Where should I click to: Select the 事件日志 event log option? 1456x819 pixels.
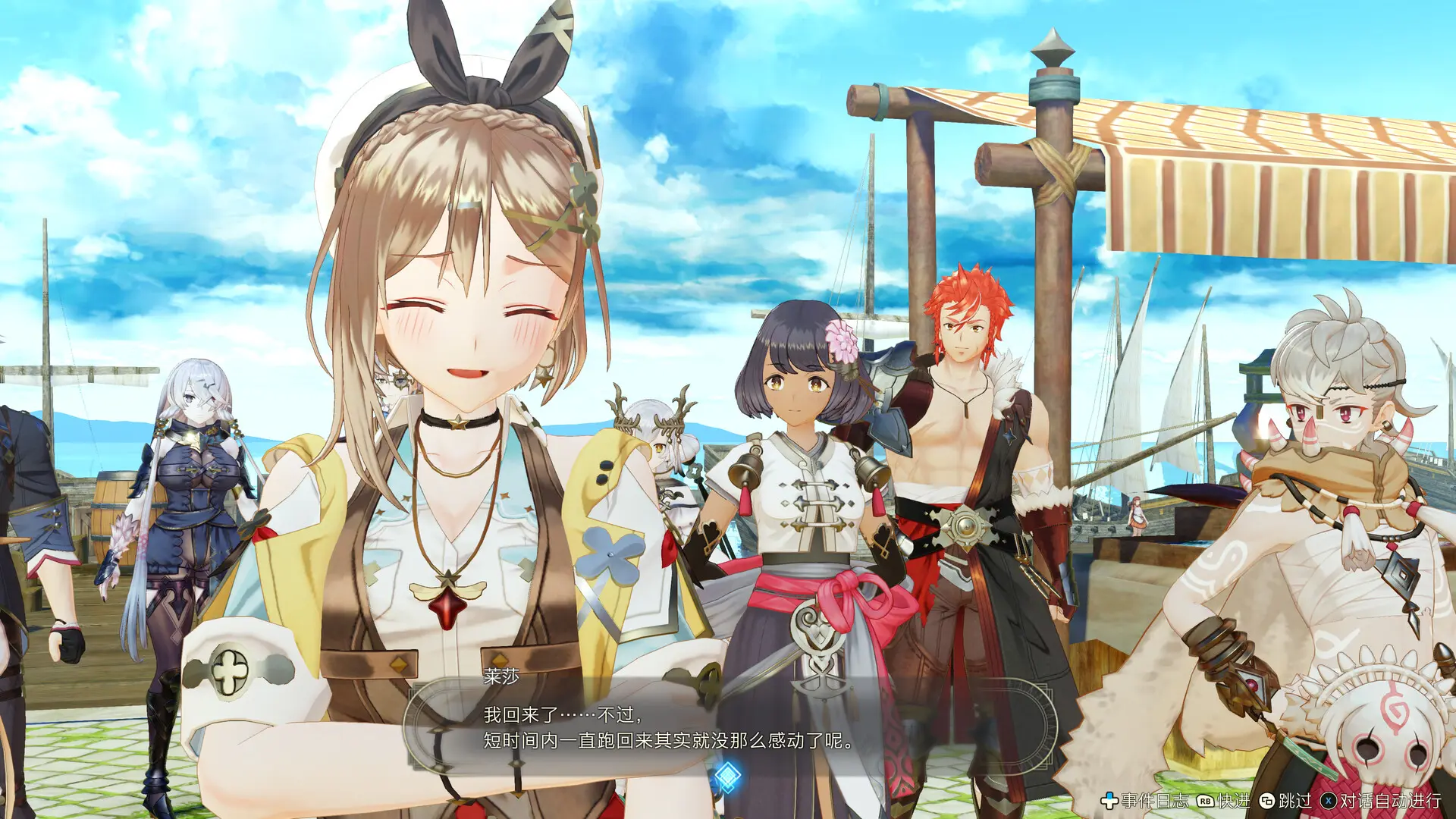pyautogui.click(x=1155, y=801)
